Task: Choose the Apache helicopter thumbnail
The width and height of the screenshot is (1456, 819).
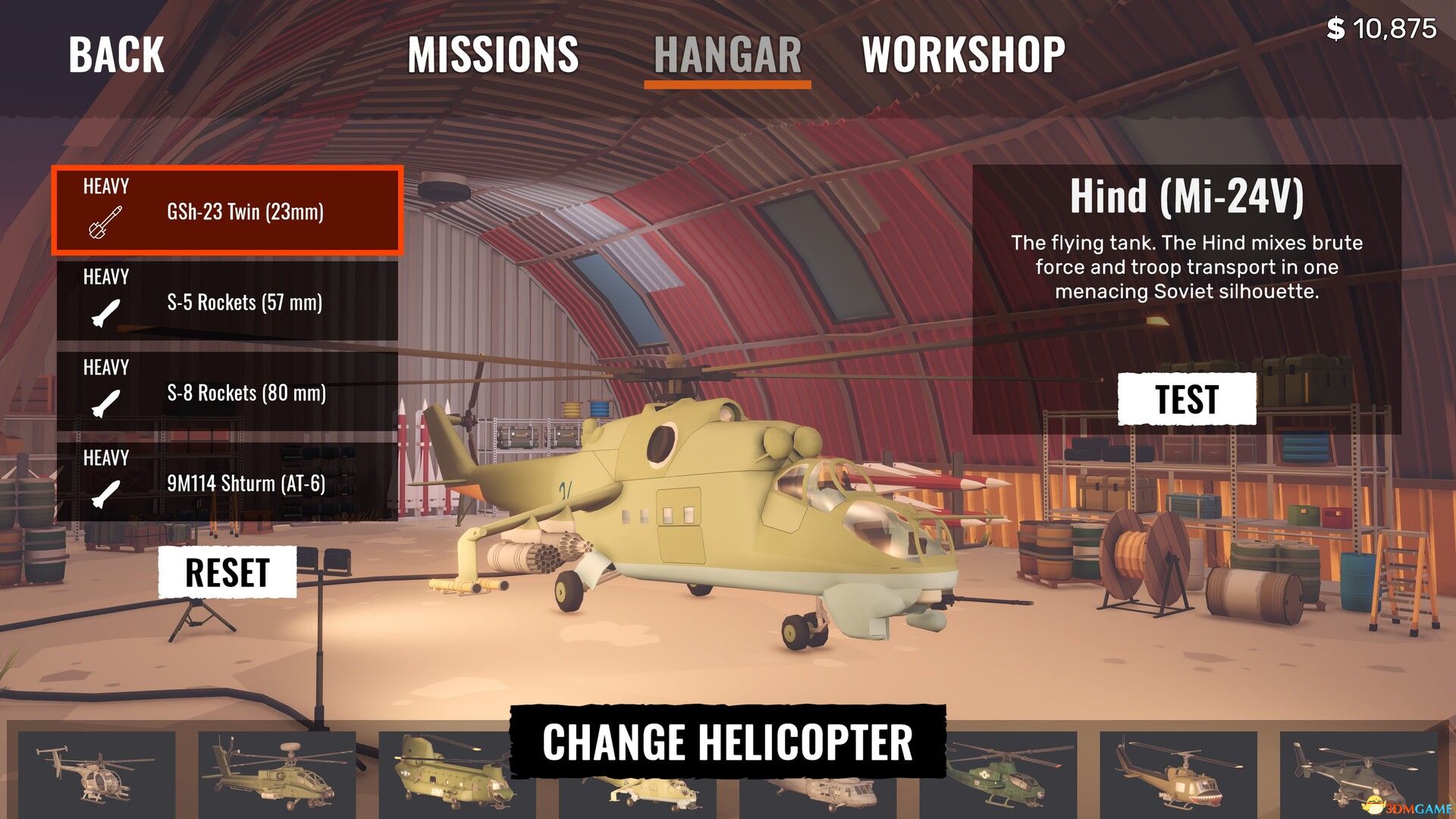Action: coord(277,773)
